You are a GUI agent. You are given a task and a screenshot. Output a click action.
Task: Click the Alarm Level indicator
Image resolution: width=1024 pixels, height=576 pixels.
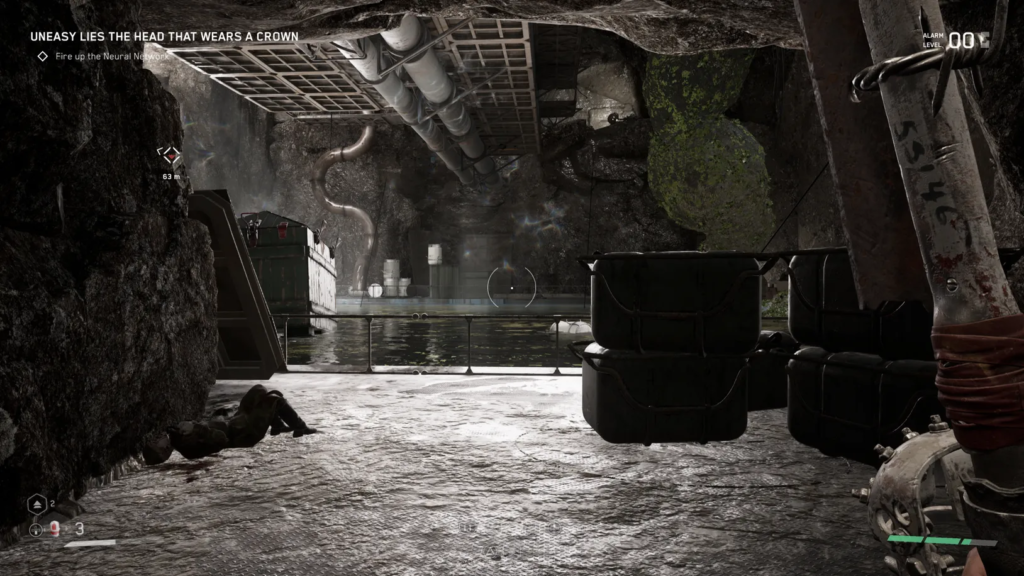click(957, 40)
